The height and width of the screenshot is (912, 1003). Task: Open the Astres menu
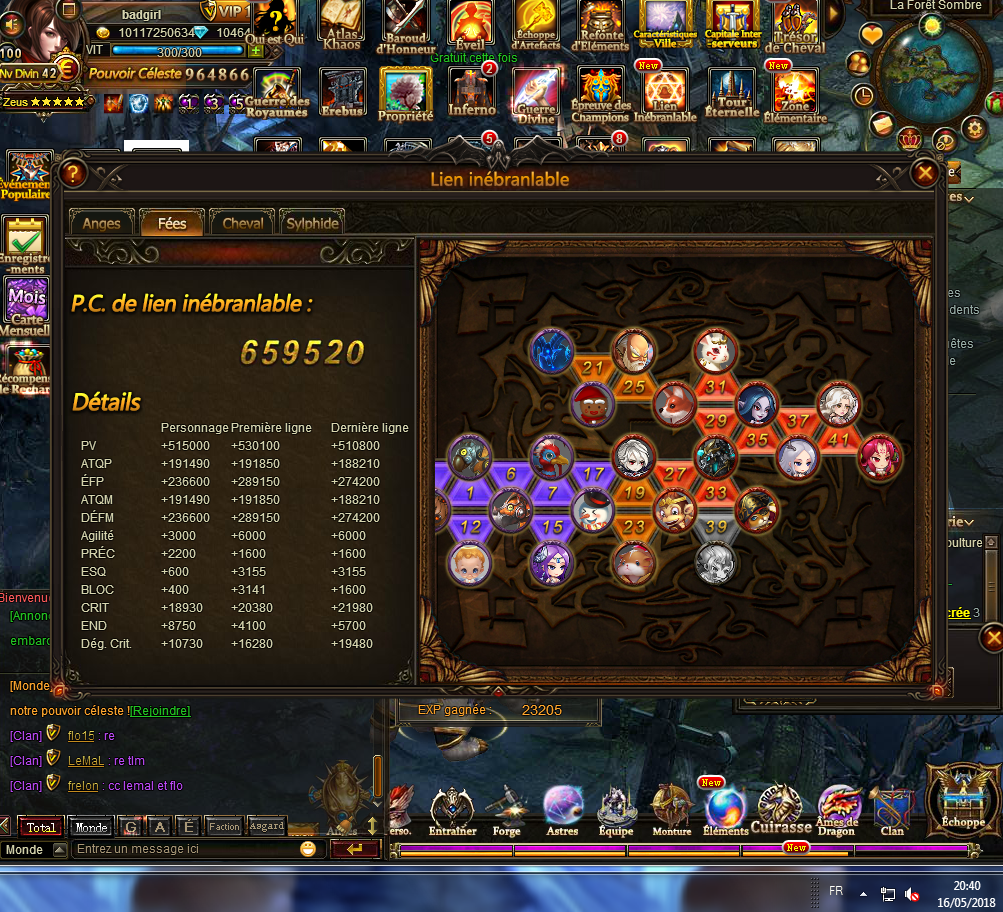[563, 809]
